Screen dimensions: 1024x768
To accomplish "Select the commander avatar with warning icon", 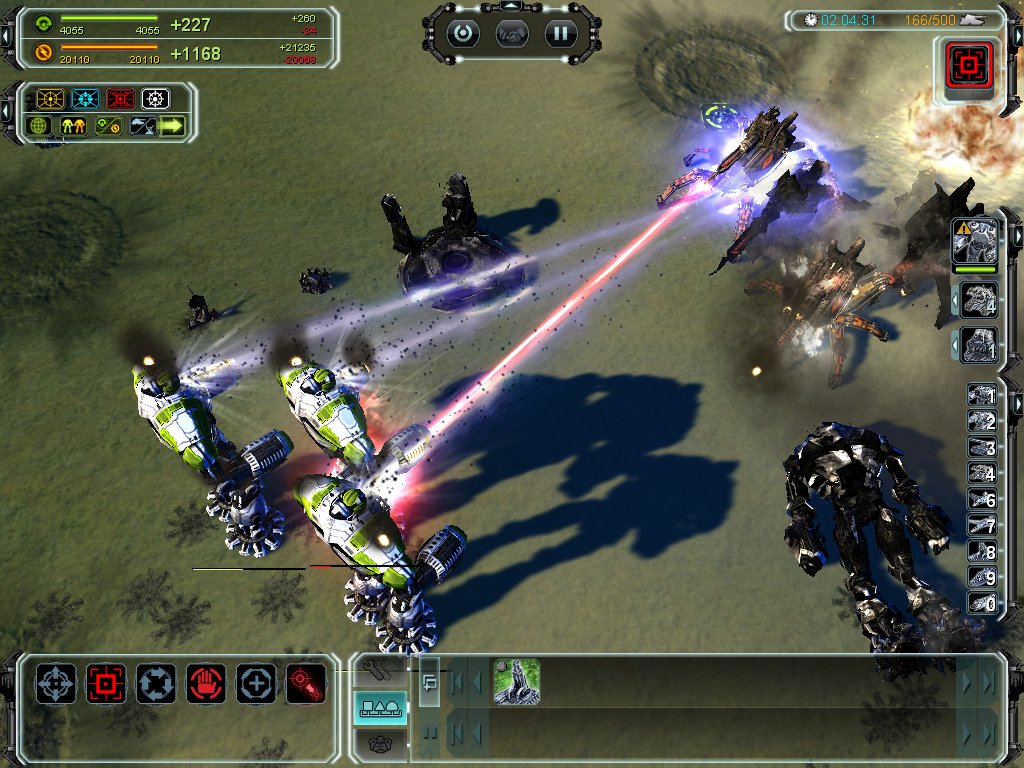I will pos(975,241).
